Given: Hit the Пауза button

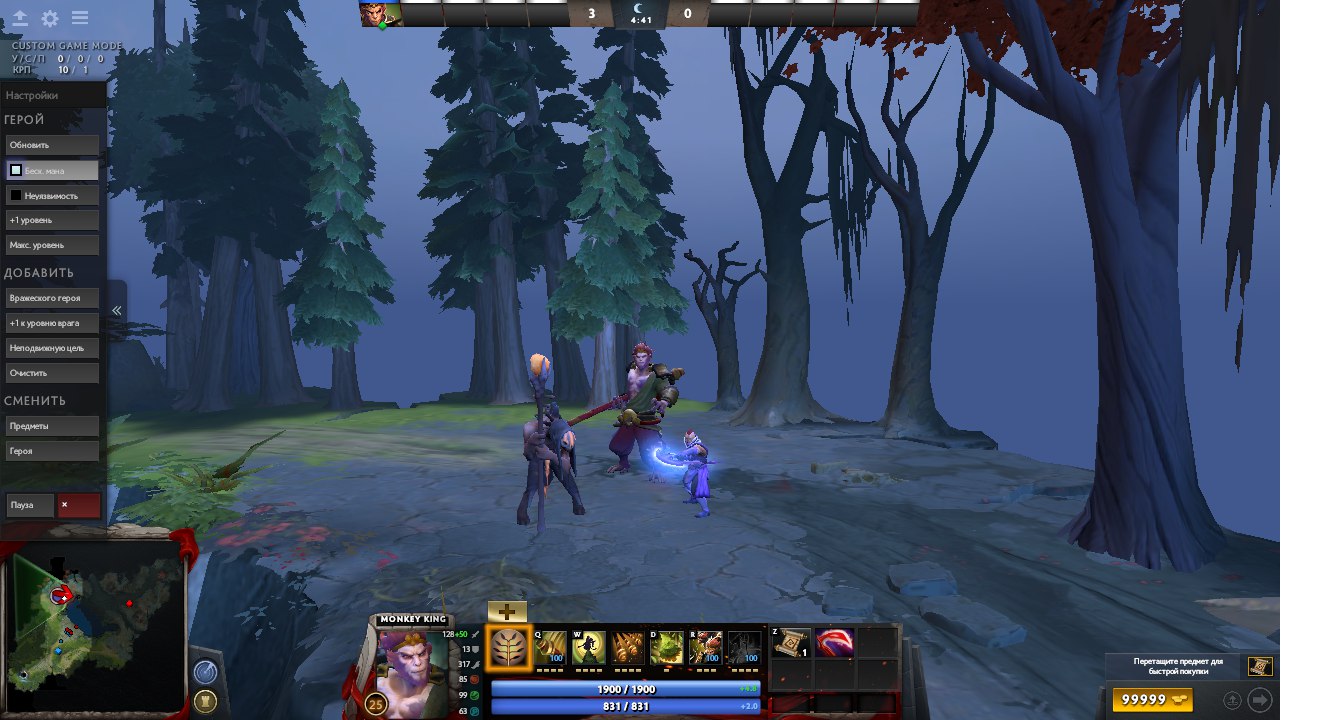Looking at the screenshot, I should 29,505.
